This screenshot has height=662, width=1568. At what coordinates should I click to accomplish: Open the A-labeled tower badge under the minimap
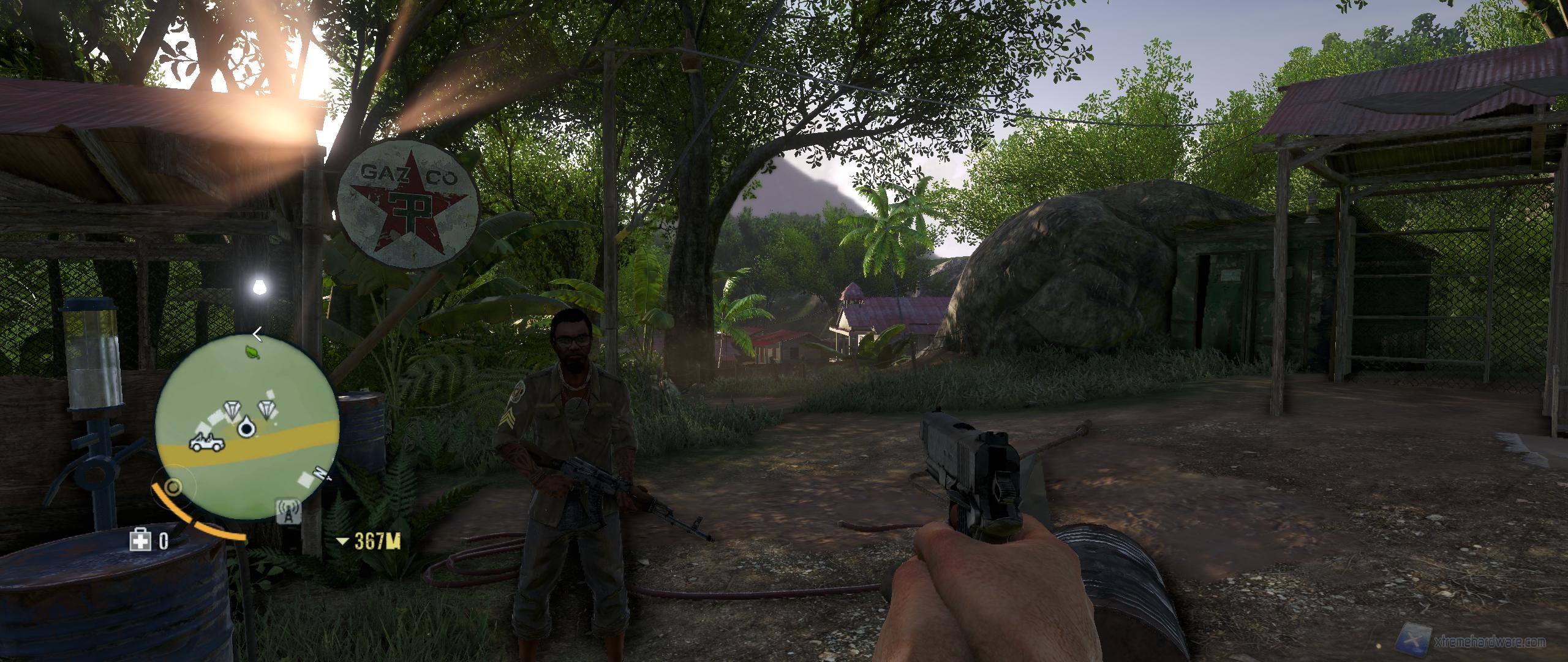288,512
